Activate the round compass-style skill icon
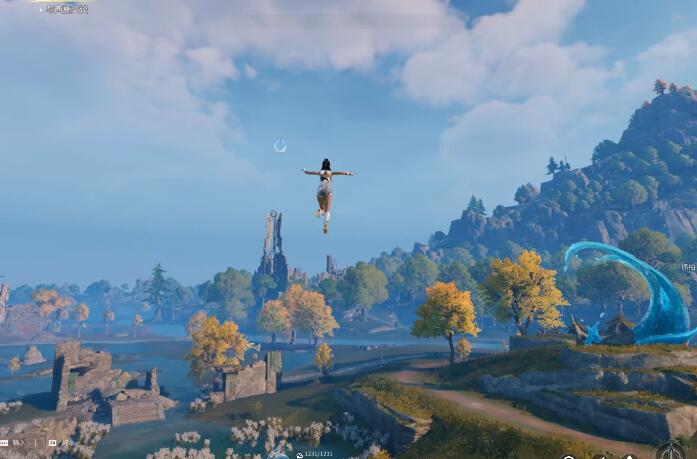Viewport: 697px width, 459px height. 671,452
